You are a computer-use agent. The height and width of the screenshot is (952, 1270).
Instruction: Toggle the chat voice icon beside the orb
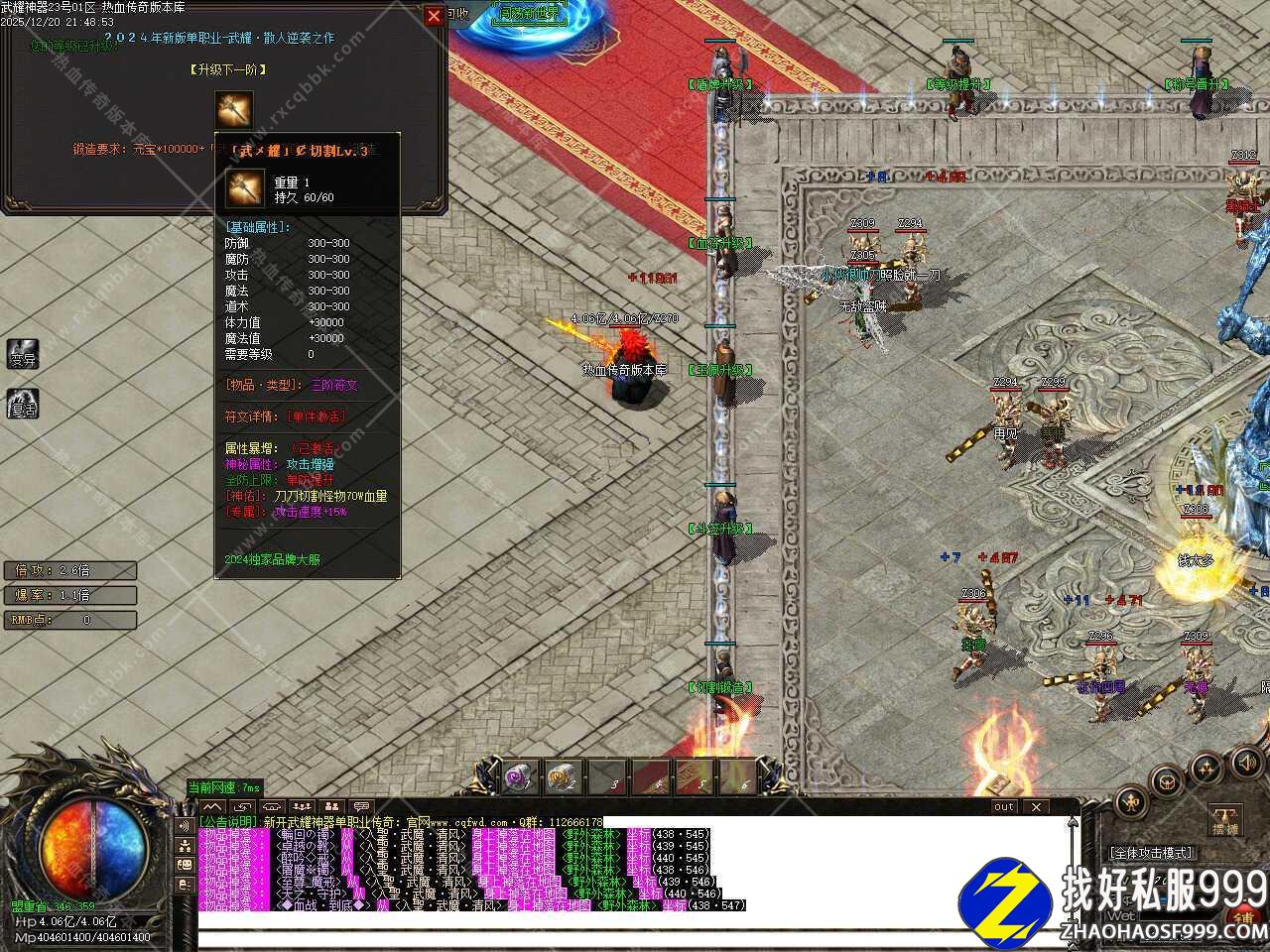185,825
